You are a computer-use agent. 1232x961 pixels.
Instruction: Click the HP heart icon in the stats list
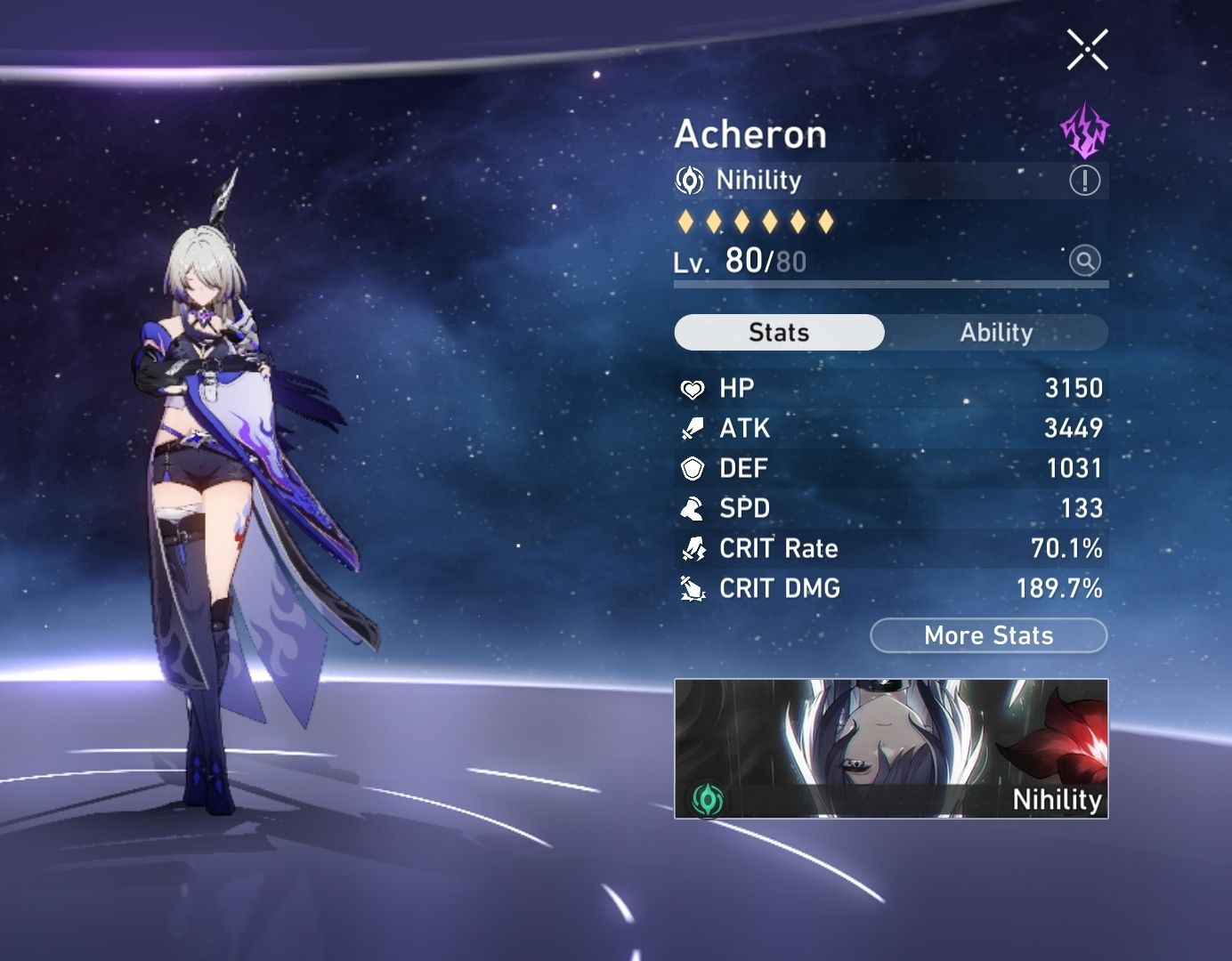[691, 388]
